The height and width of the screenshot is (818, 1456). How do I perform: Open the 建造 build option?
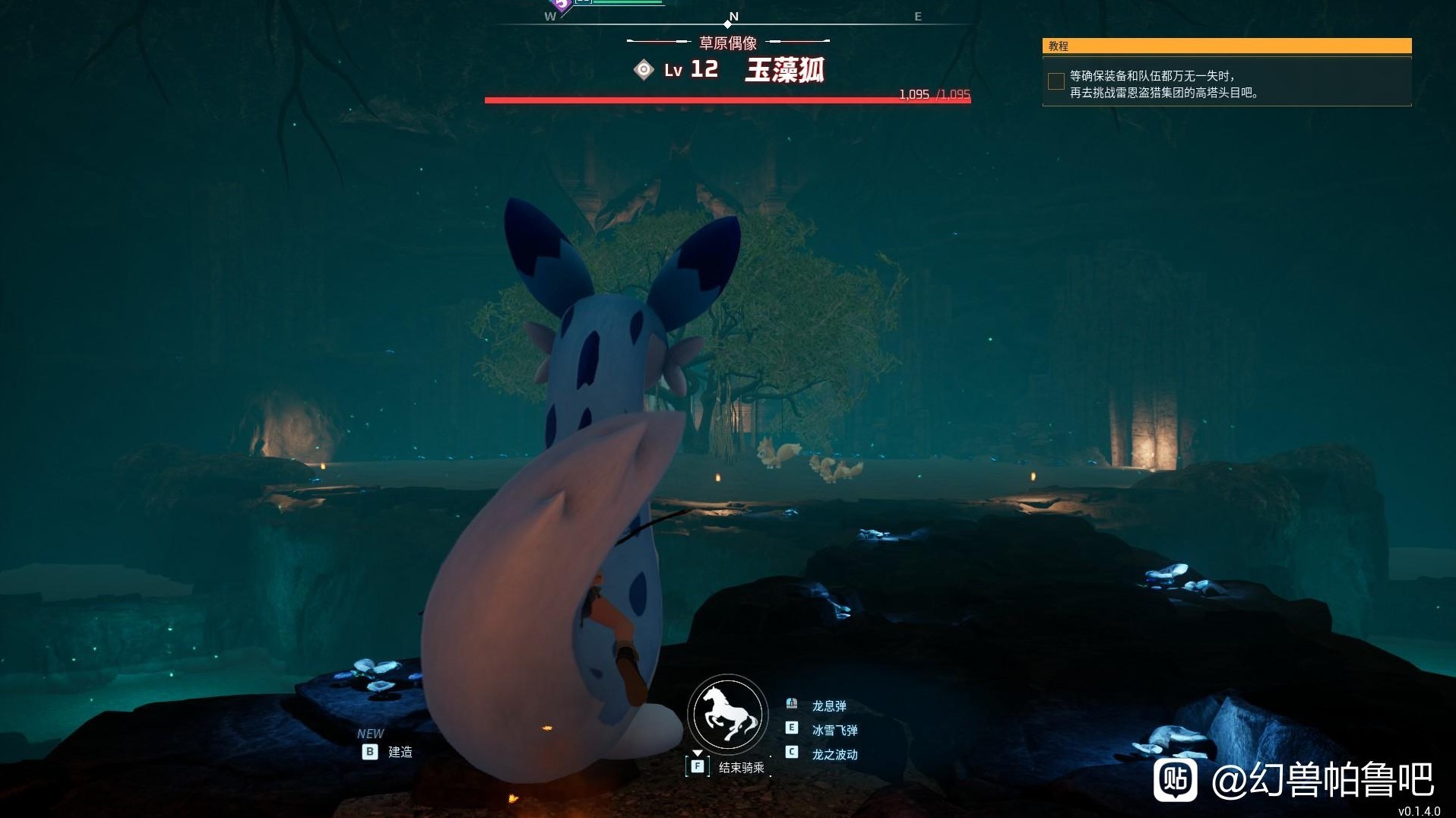[399, 753]
